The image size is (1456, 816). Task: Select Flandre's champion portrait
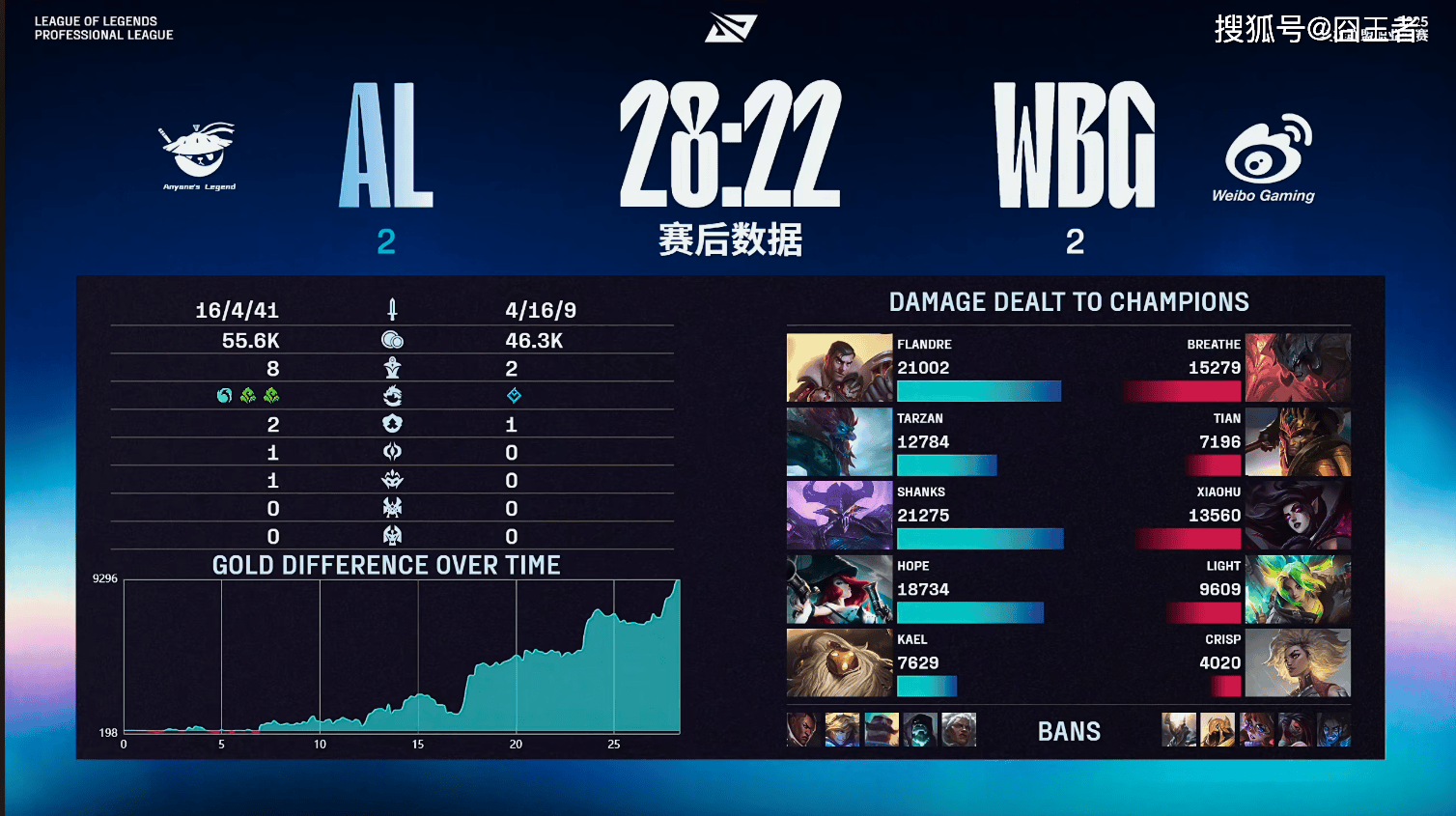pyautogui.click(x=839, y=368)
